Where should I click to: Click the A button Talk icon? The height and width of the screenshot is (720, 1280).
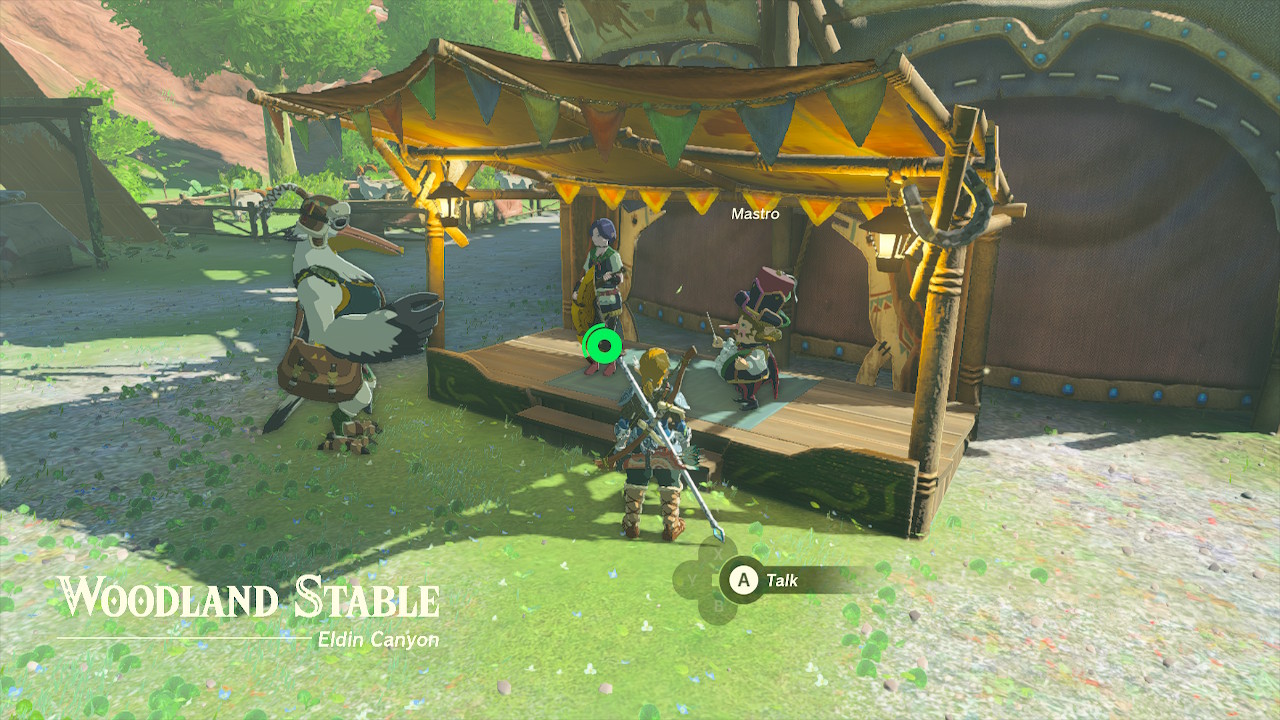click(x=743, y=578)
